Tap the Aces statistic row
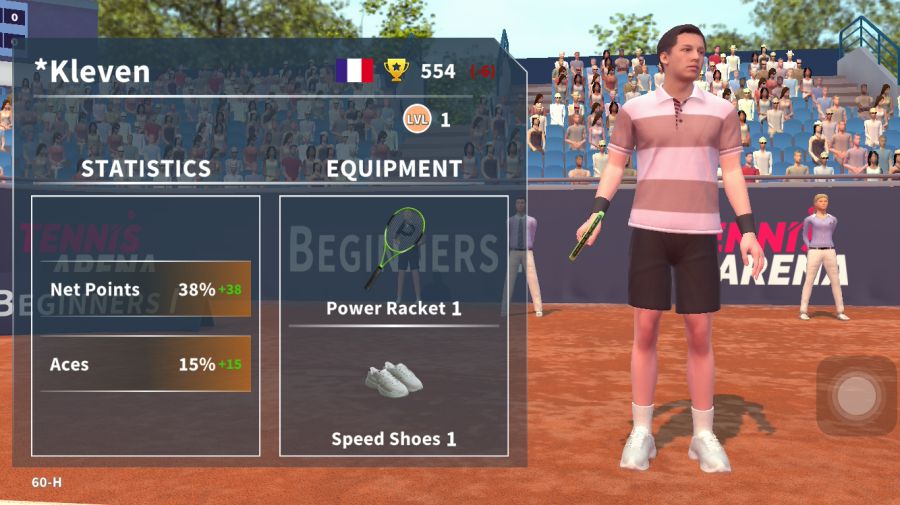 point(146,364)
